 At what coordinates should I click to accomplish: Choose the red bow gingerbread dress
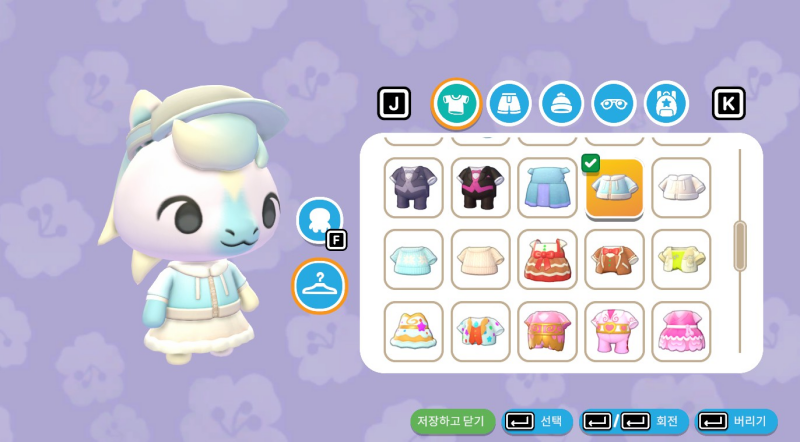(x=547, y=259)
